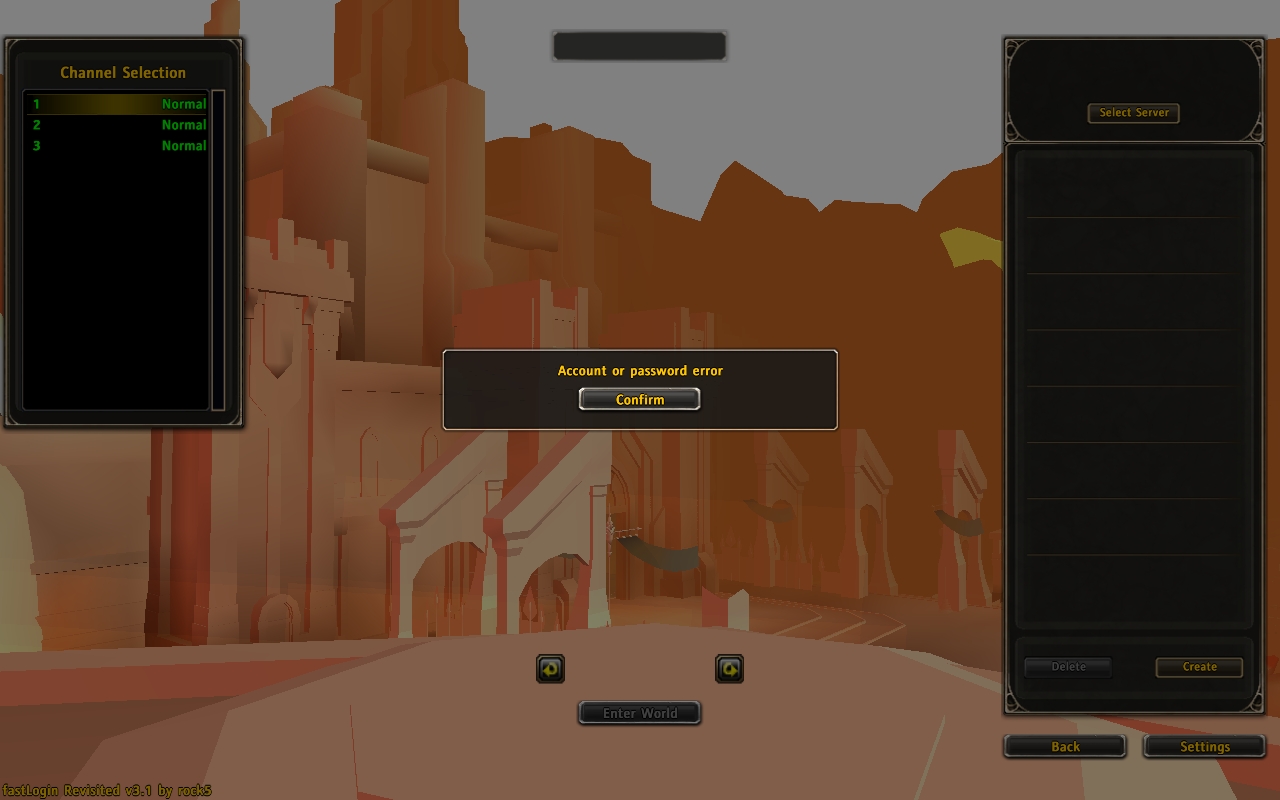Click the Create character button

[x=1199, y=667]
